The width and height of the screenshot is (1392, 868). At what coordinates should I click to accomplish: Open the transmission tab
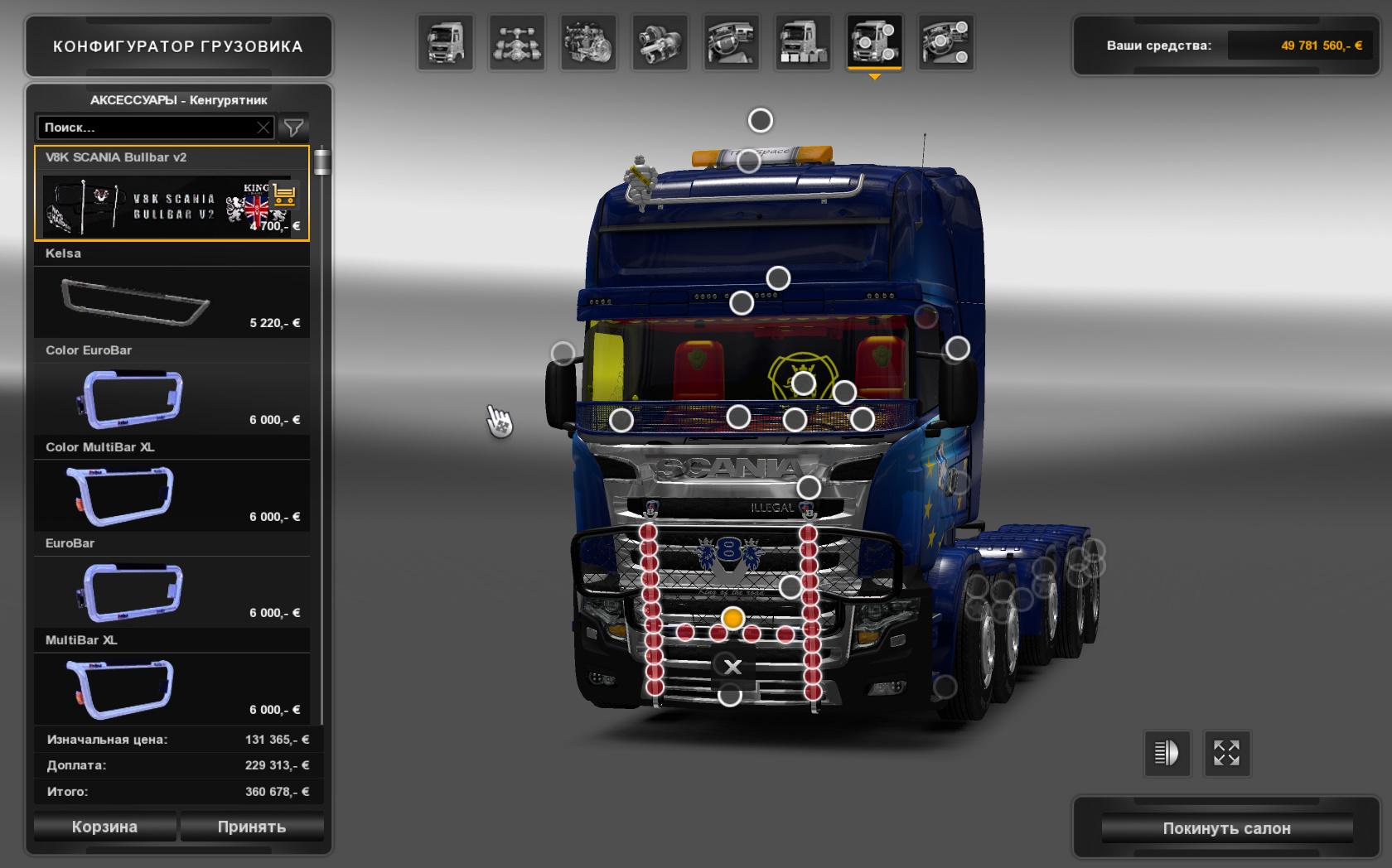click(660, 42)
